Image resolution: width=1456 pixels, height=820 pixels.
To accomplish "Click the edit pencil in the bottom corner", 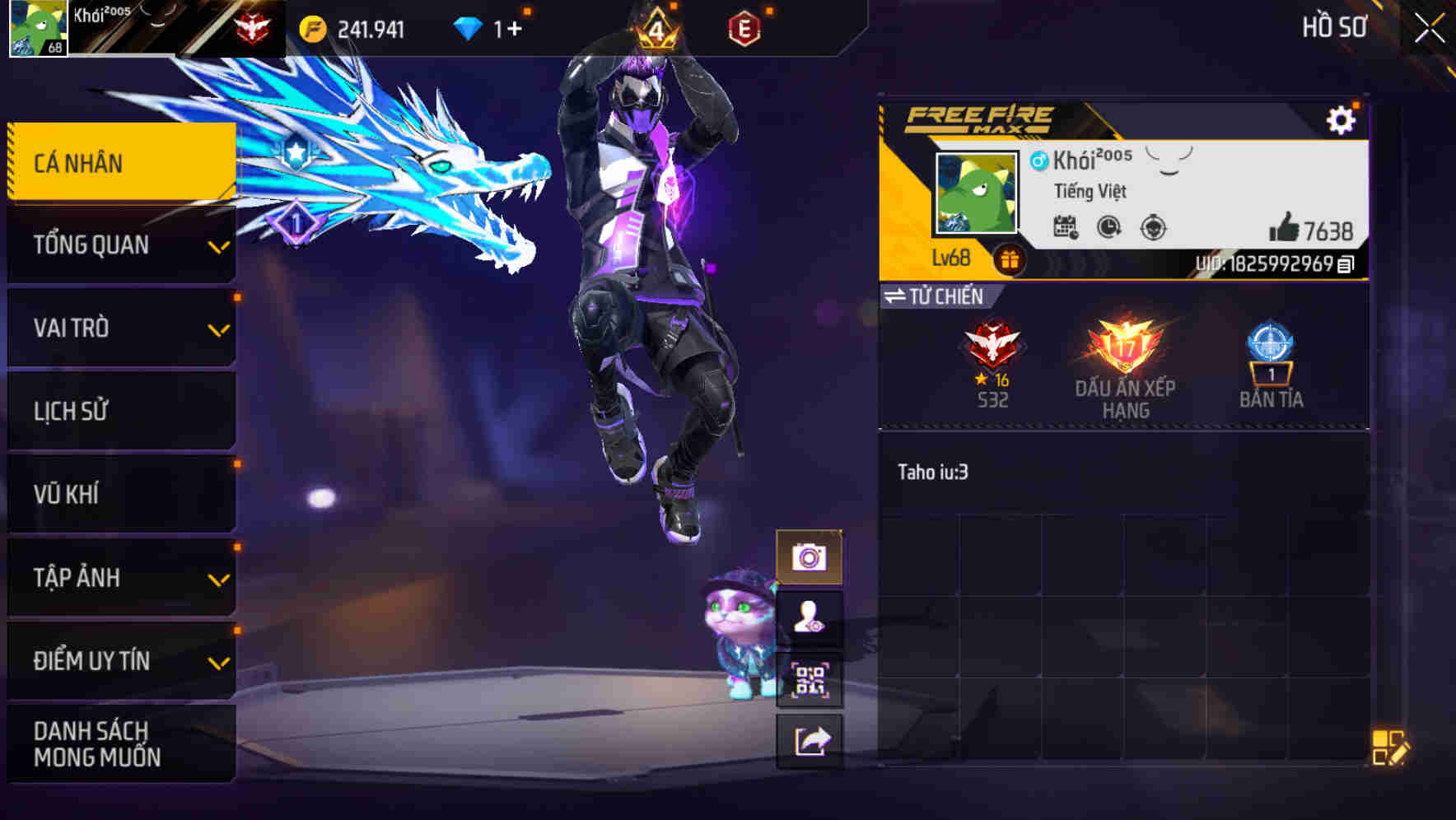I will pyautogui.click(x=1389, y=748).
